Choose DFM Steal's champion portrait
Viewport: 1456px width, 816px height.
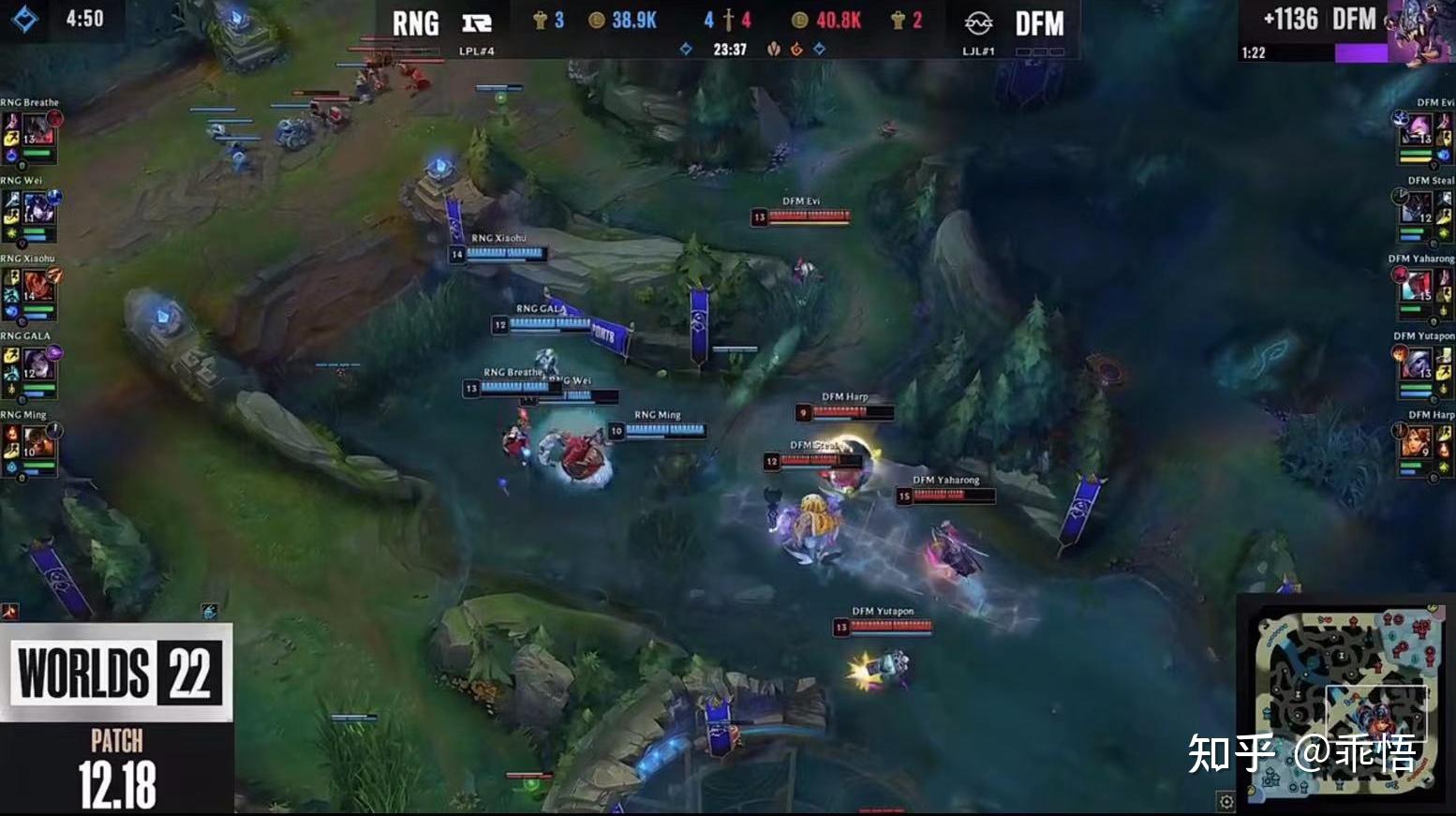click(1418, 206)
